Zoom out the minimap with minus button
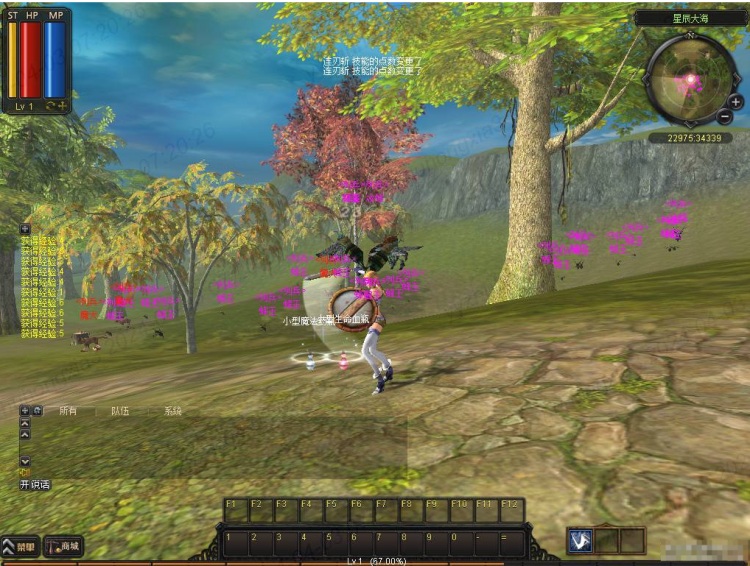Viewport: 750px width, 566px height. [x=725, y=117]
